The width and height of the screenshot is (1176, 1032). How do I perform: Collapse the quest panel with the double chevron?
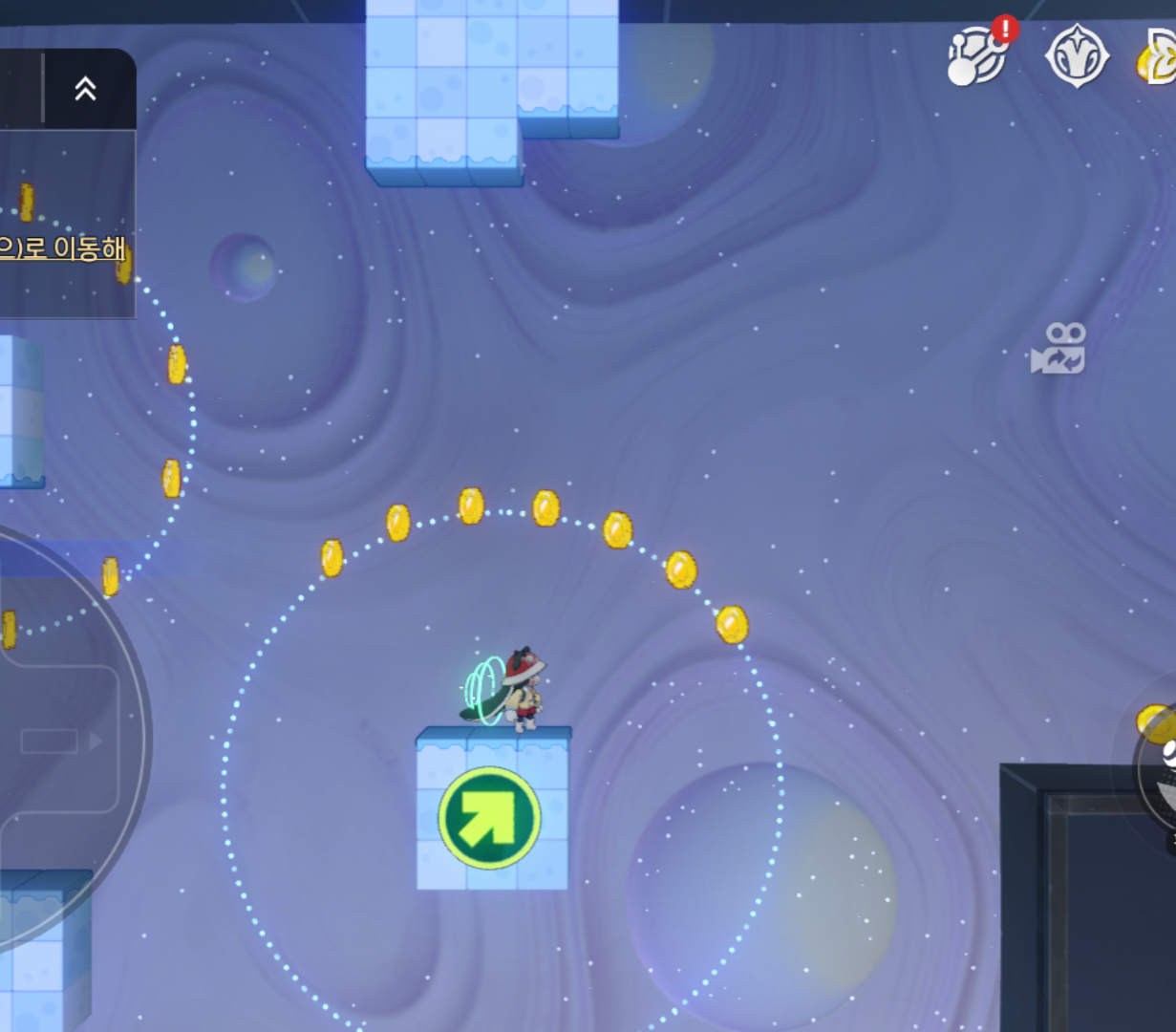click(85, 89)
